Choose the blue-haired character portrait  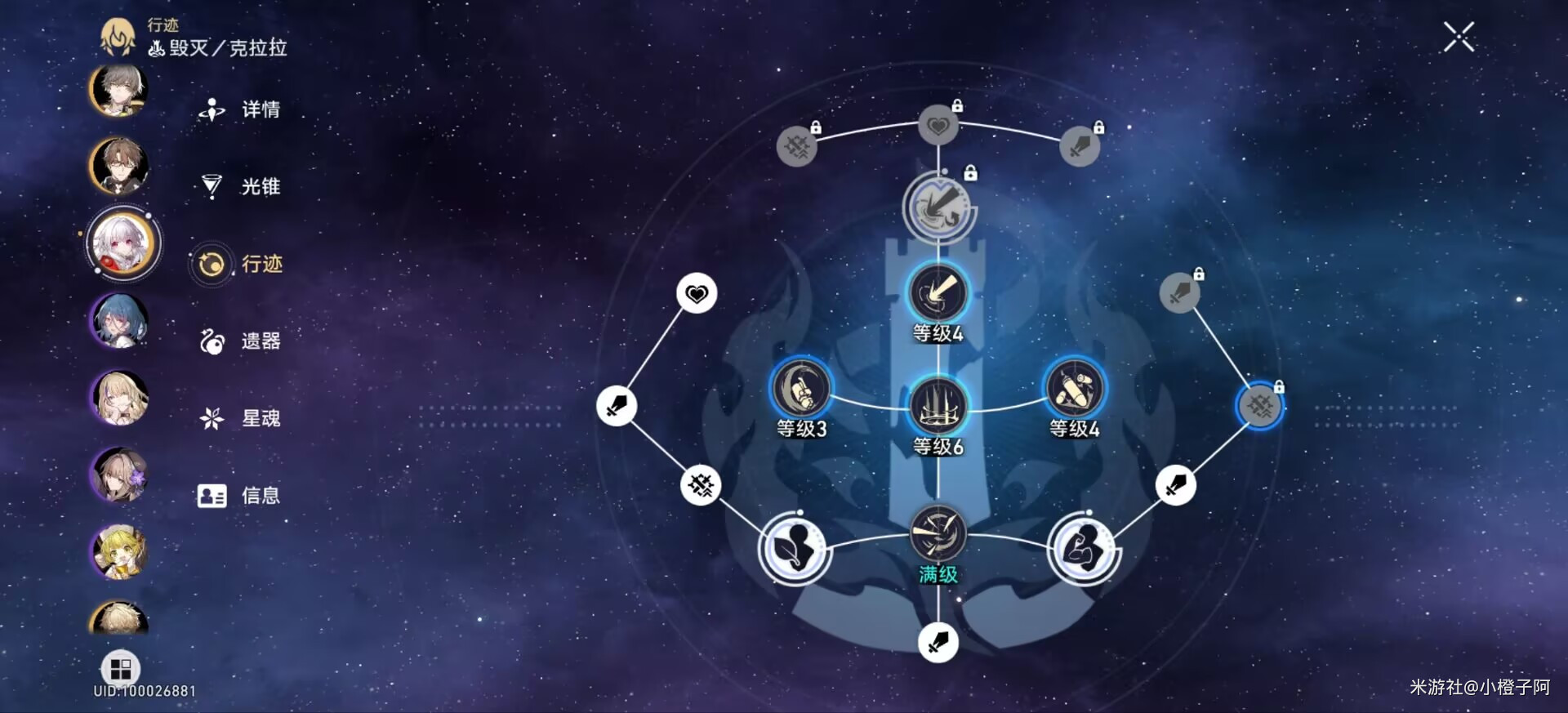pyautogui.click(x=119, y=321)
